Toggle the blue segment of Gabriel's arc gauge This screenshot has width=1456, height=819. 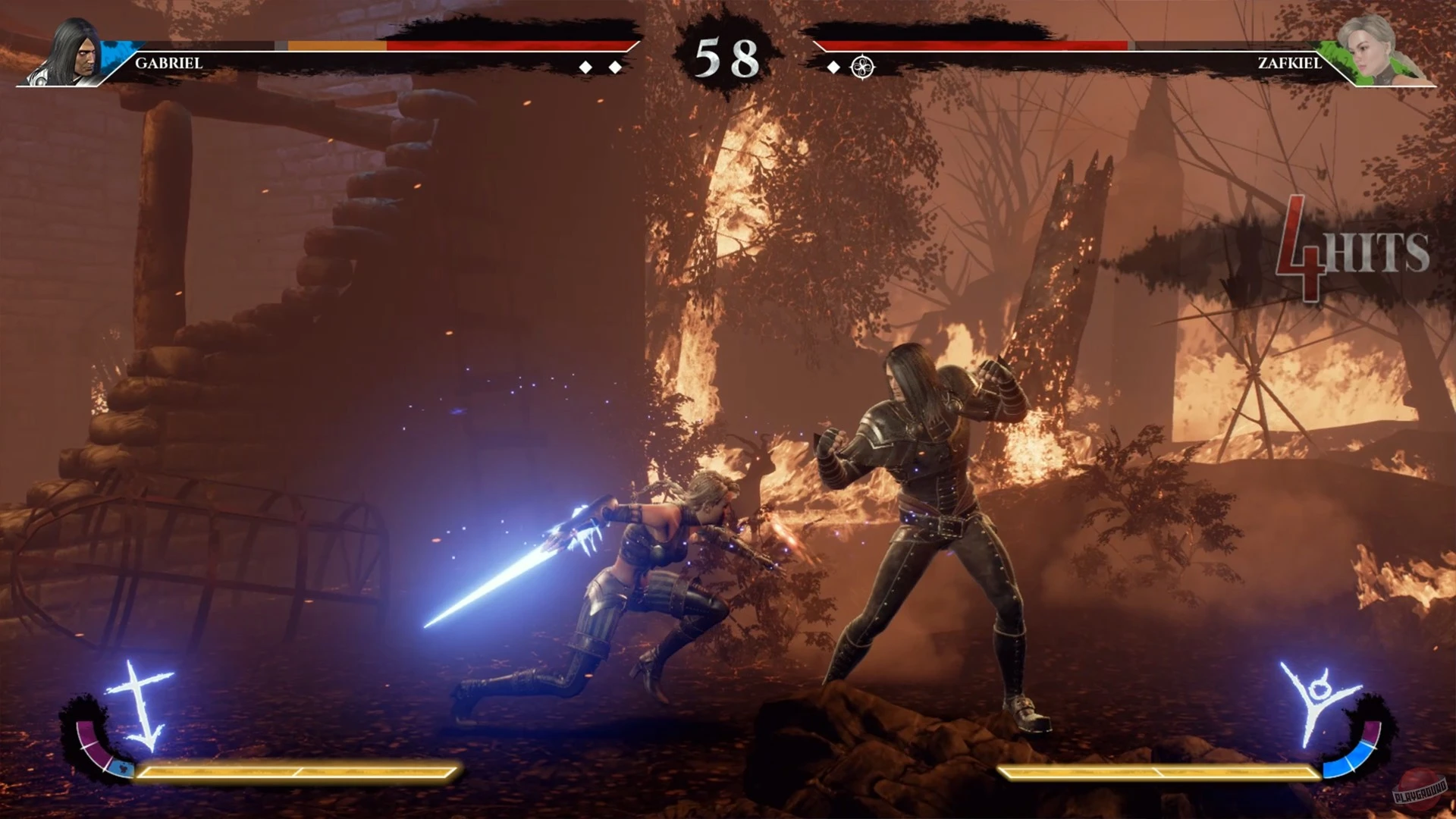[124, 769]
